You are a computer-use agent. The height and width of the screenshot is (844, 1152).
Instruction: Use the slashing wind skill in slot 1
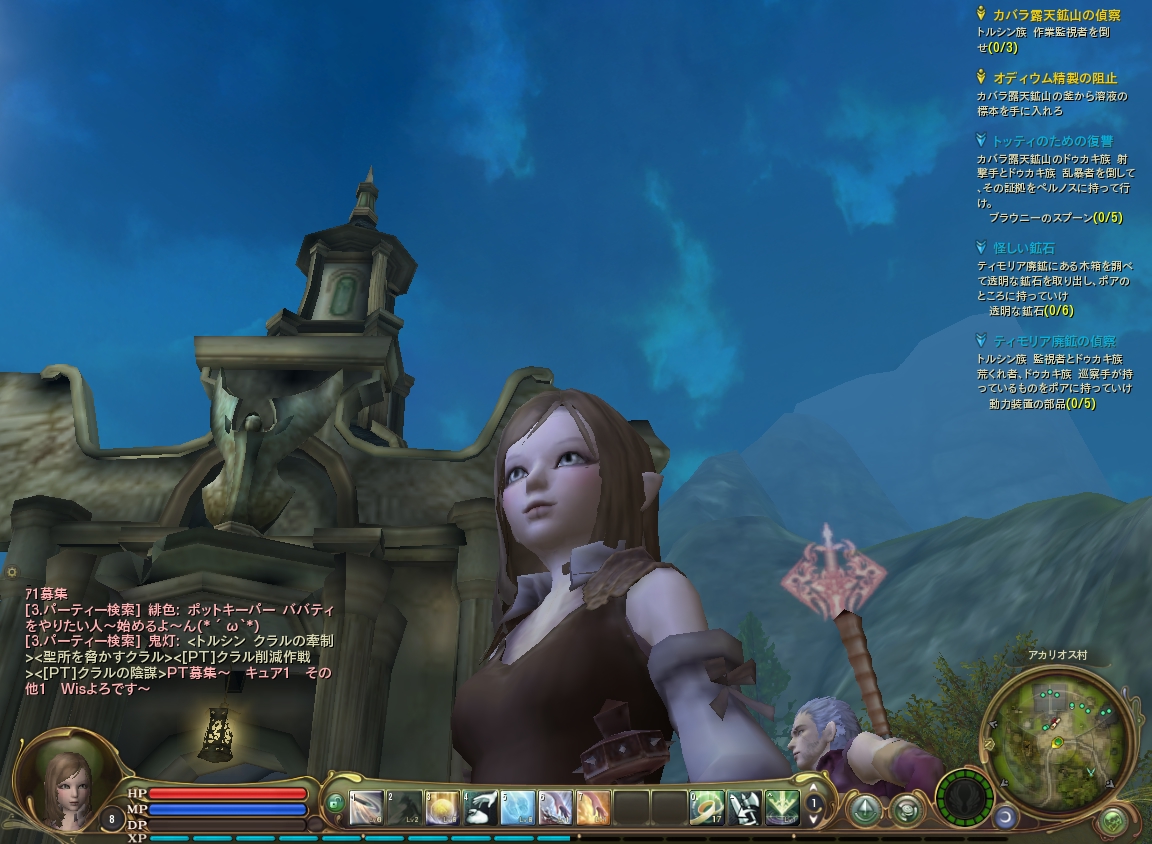(367, 807)
